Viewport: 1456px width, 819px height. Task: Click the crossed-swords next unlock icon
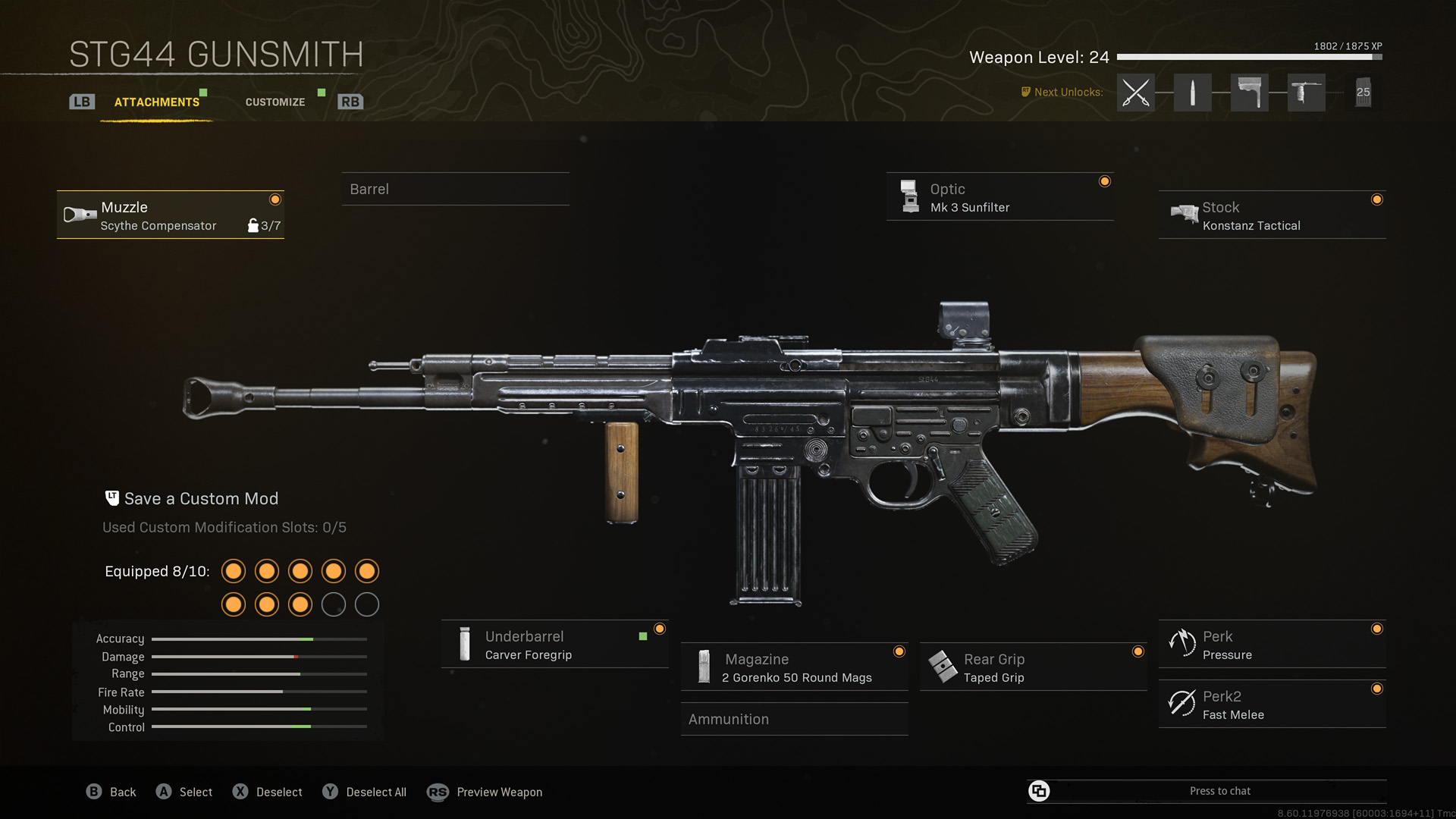point(1135,92)
